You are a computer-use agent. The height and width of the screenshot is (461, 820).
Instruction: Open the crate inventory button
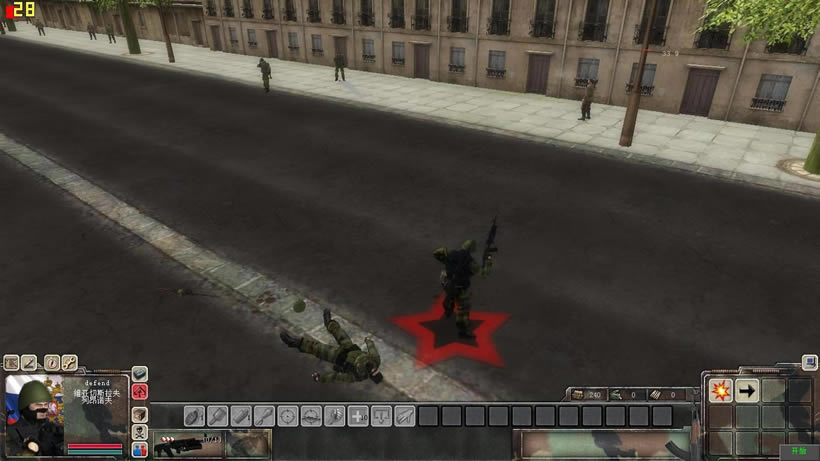click(140, 413)
